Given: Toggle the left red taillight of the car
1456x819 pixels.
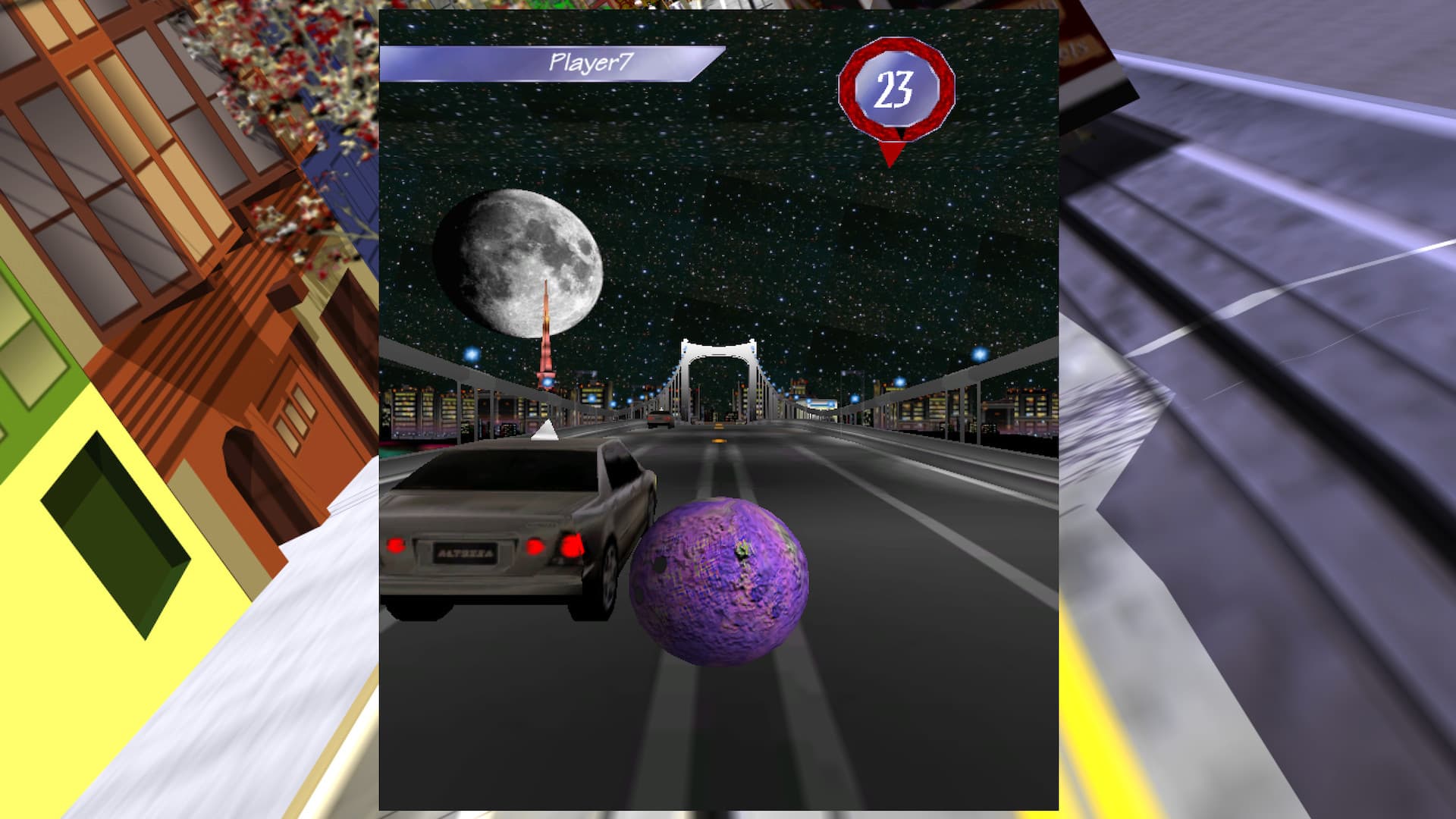Looking at the screenshot, I should 395,546.
